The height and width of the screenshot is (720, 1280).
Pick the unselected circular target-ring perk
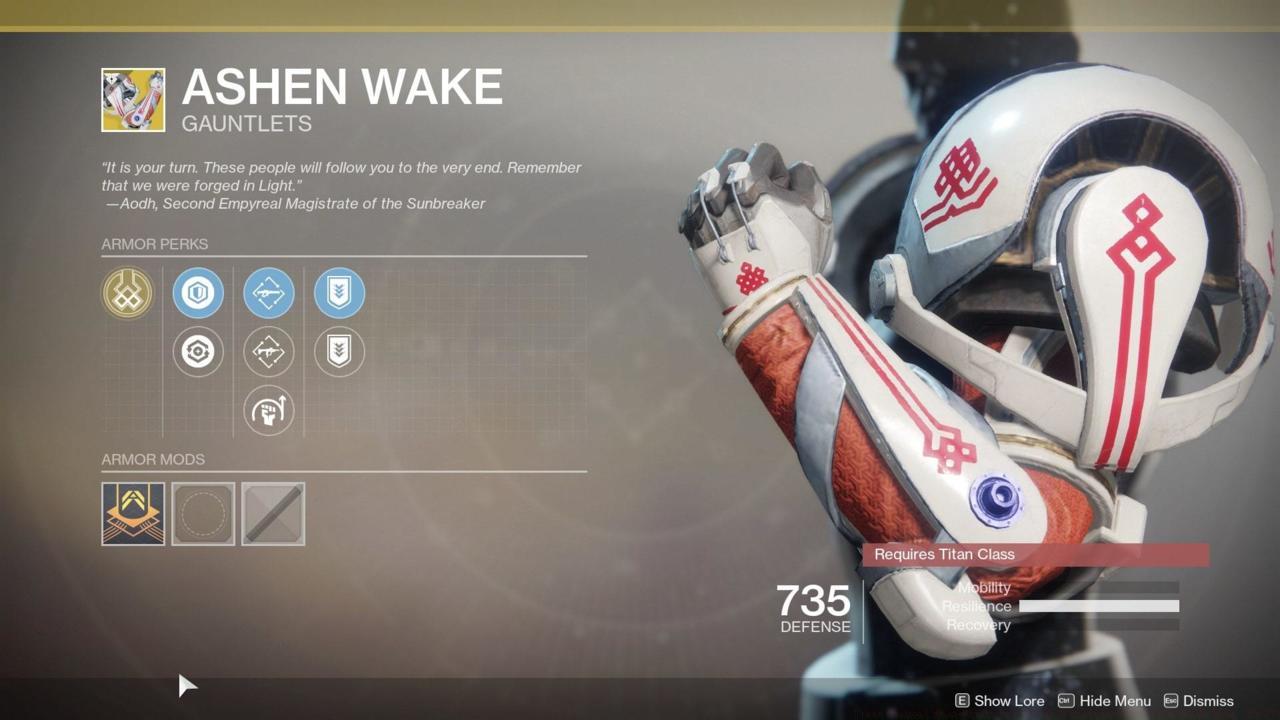point(198,352)
